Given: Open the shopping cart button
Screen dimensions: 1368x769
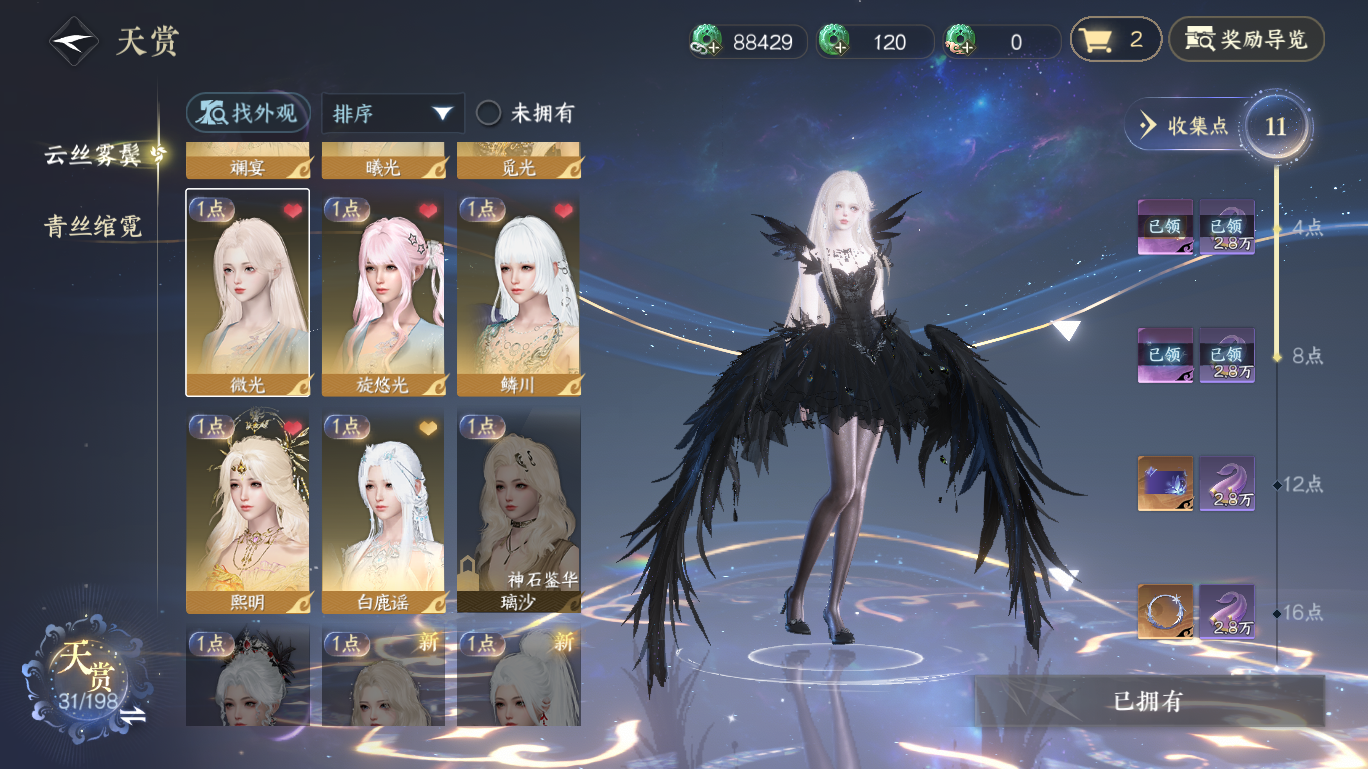Looking at the screenshot, I should pyautogui.click(x=1115, y=40).
